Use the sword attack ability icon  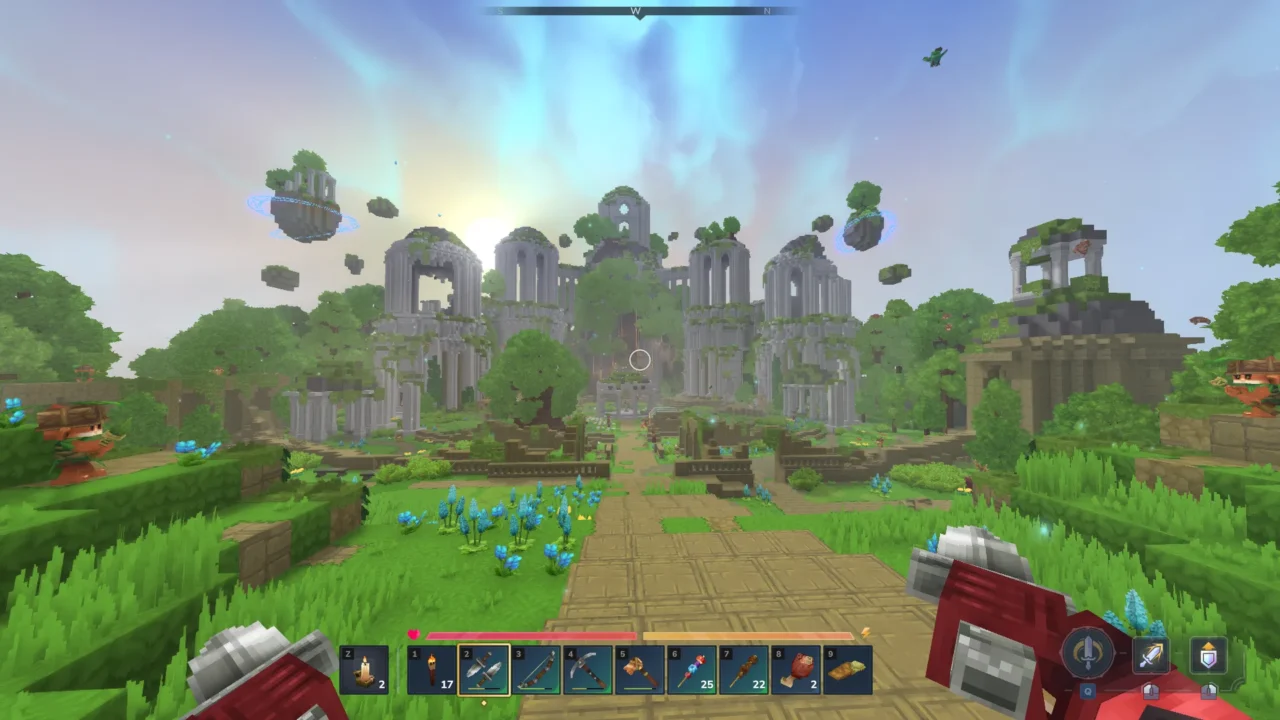[1151, 656]
